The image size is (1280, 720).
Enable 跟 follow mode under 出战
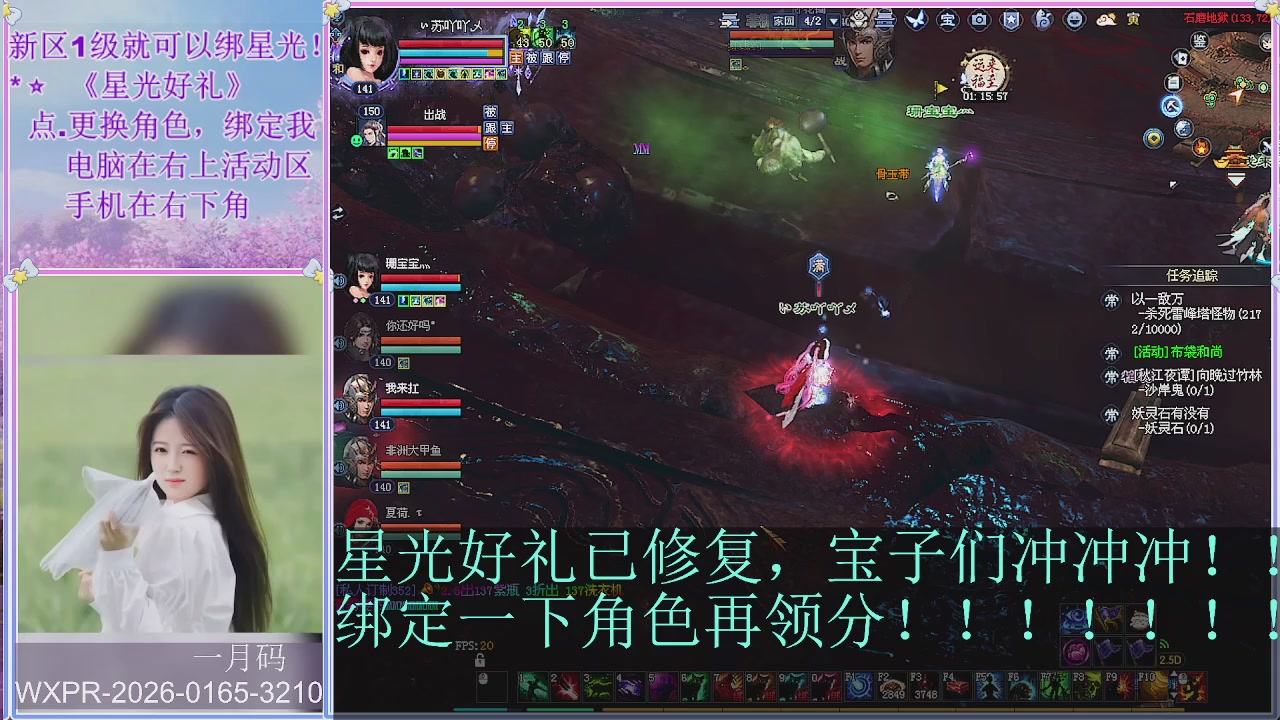click(x=492, y=128)
